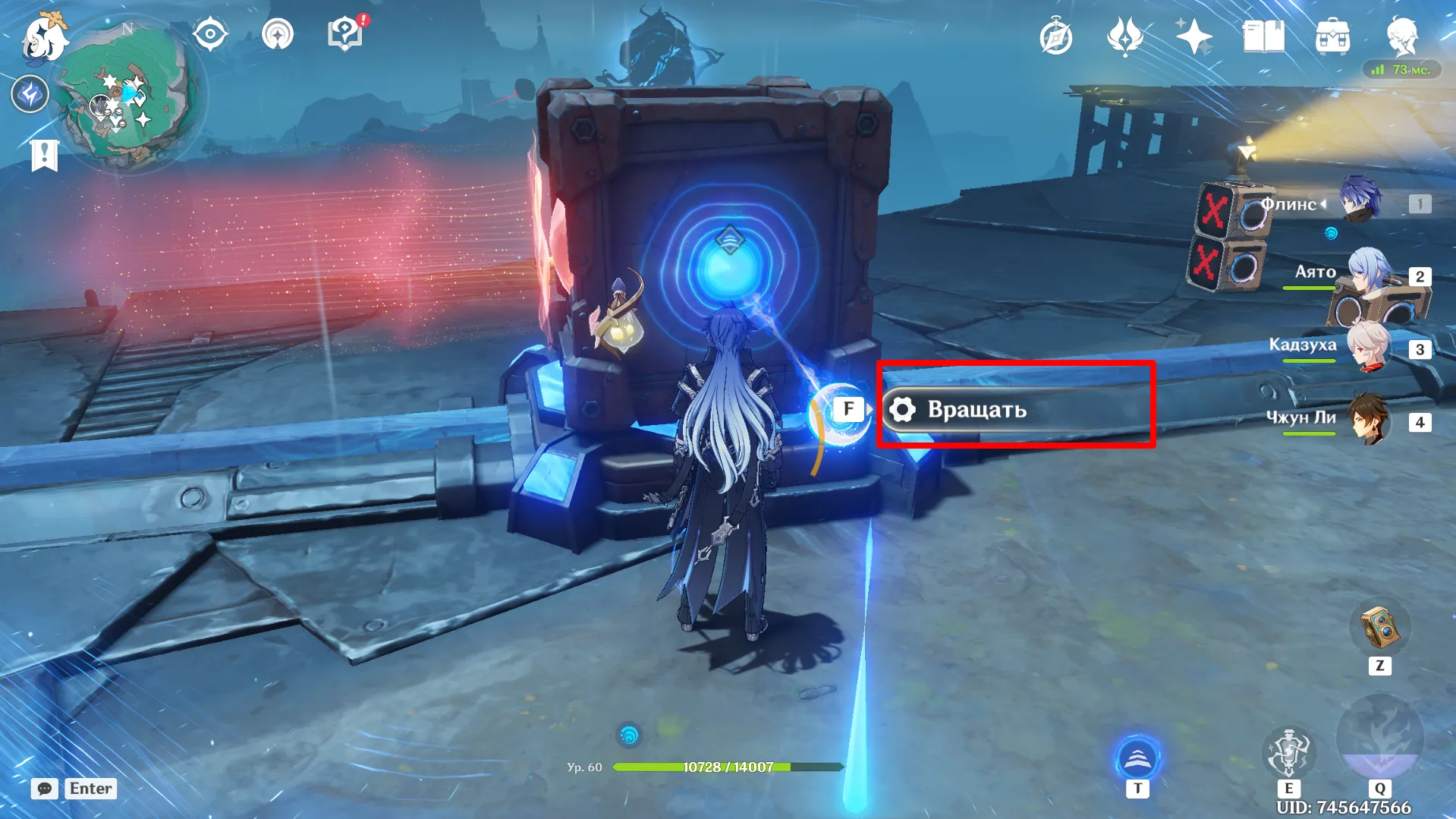
Task: Open the quest exclamation bookmark icon
Action: 44,155
